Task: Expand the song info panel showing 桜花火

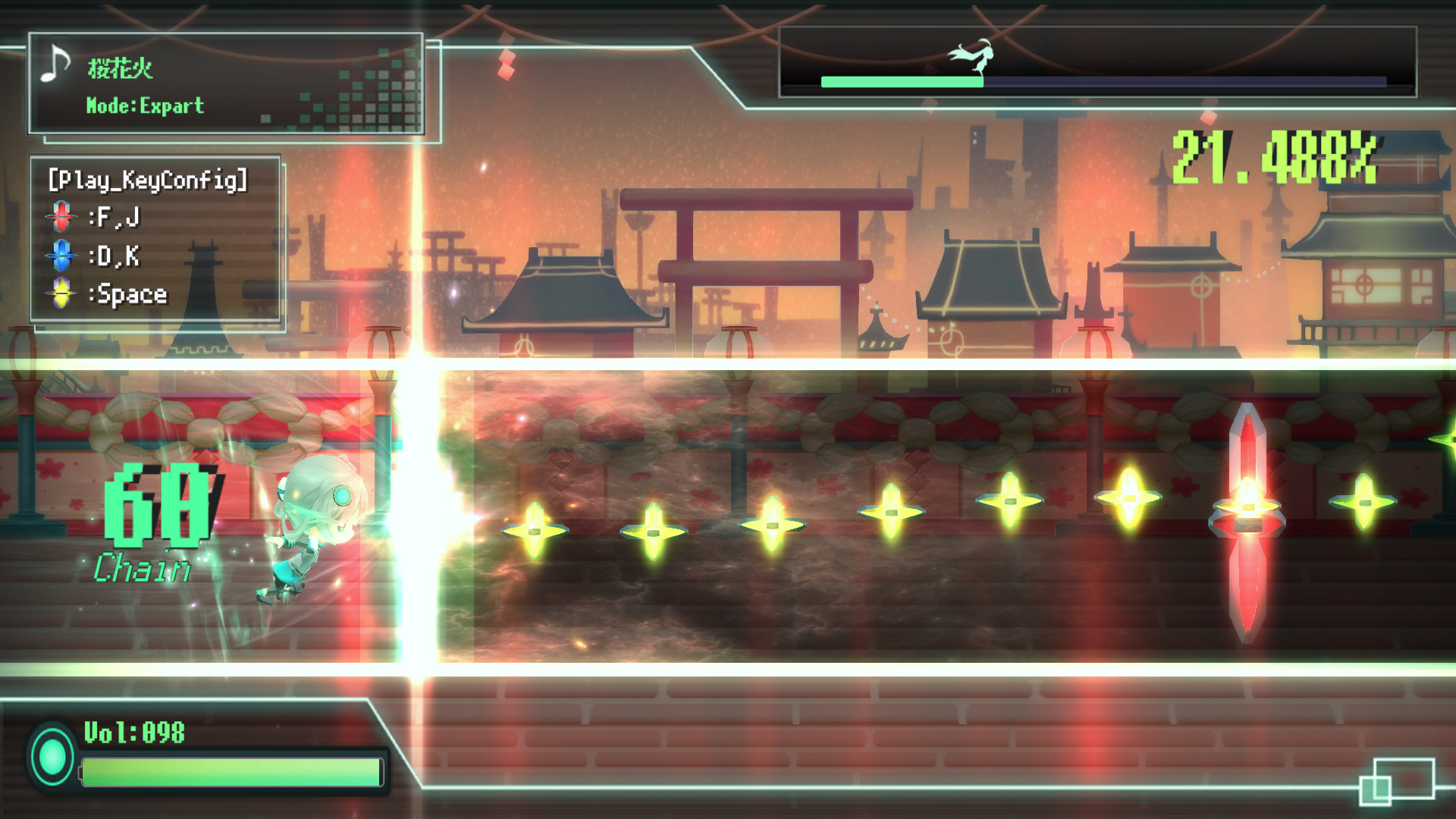Action: [227, 83]
